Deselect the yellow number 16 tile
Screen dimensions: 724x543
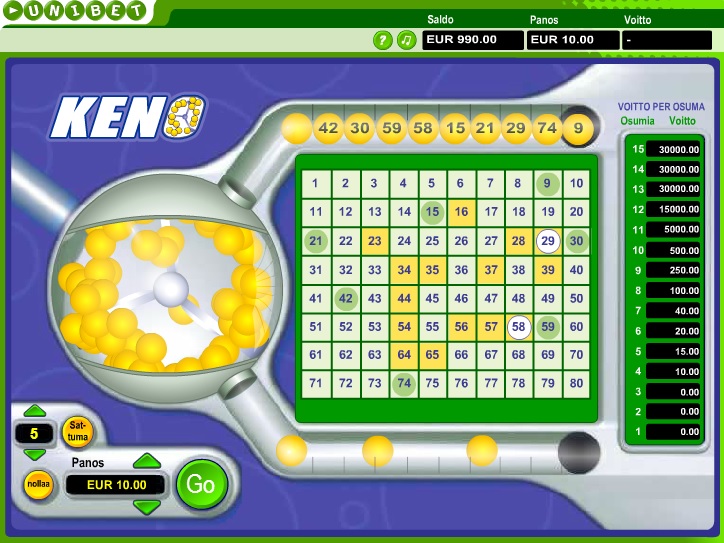[461, 212]
